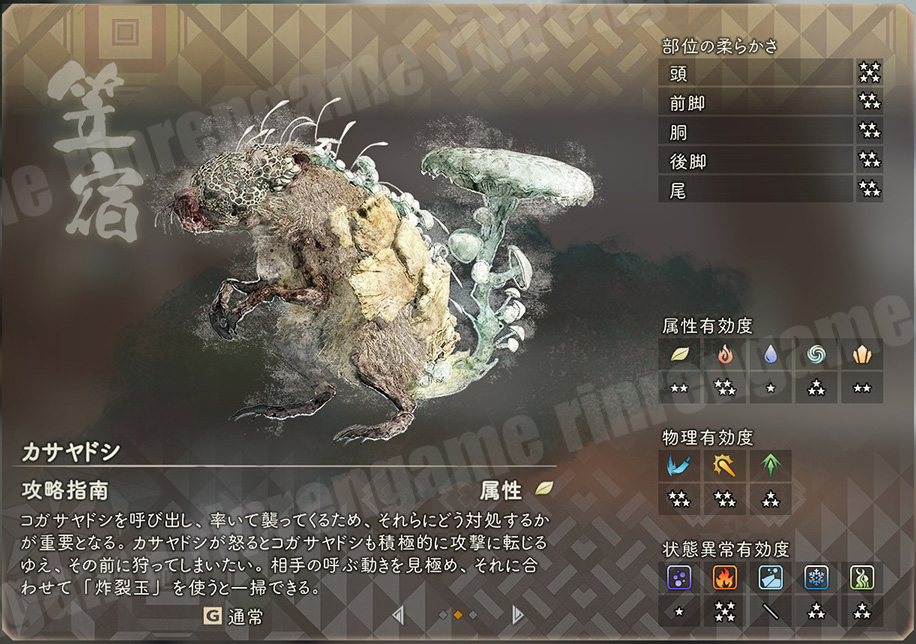Choose the water droplet element icon
Viewport: 916px width, 644px height.
click(x=770, y=355)
